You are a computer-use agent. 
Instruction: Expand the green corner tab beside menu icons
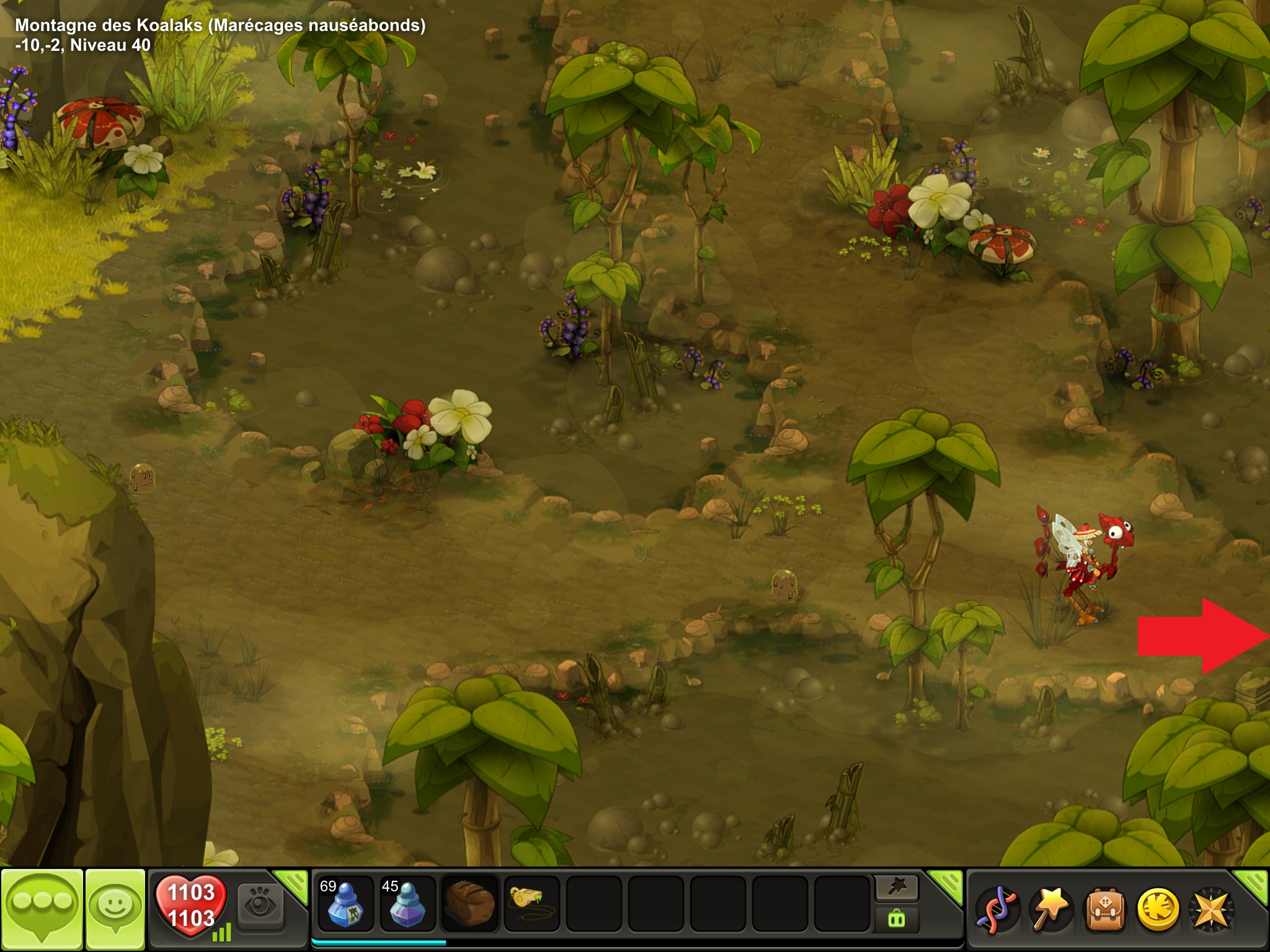pyautogui.click(x=1253, y=883)
